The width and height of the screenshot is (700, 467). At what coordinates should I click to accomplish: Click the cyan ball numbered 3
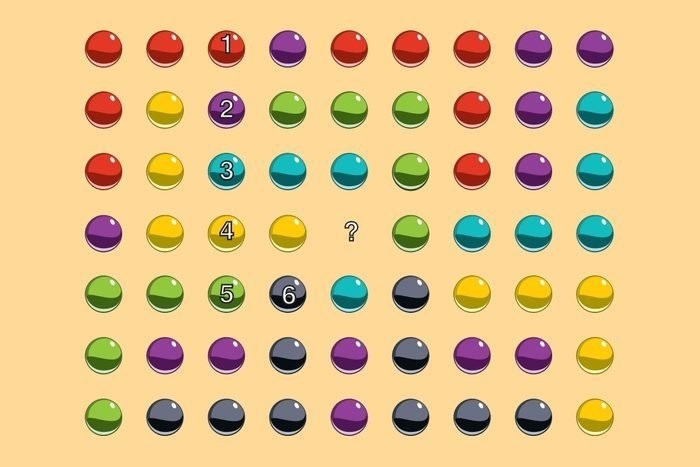point(227,170)
